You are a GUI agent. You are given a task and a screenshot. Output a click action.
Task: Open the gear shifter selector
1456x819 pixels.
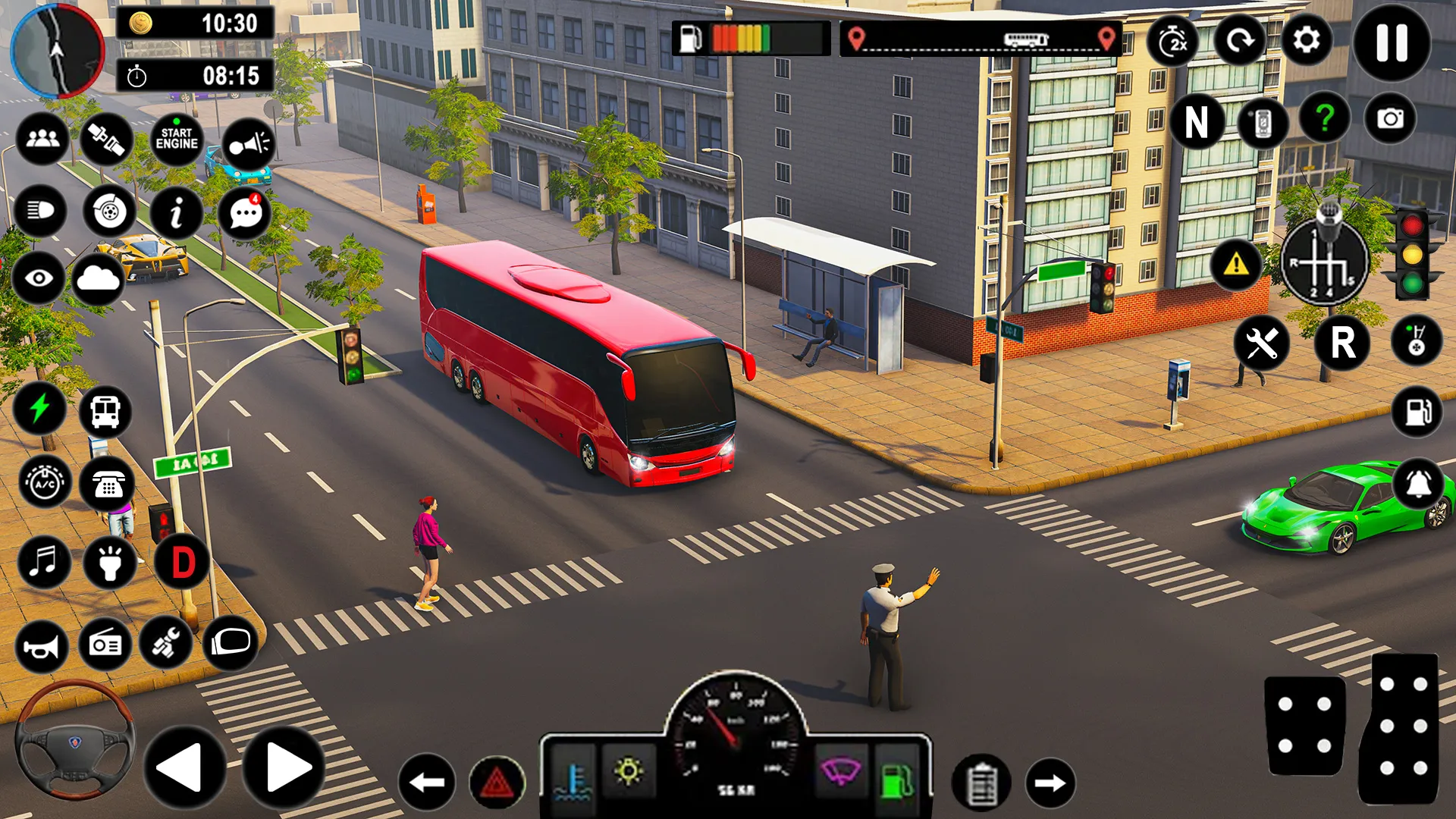[x=1326, y=262]
